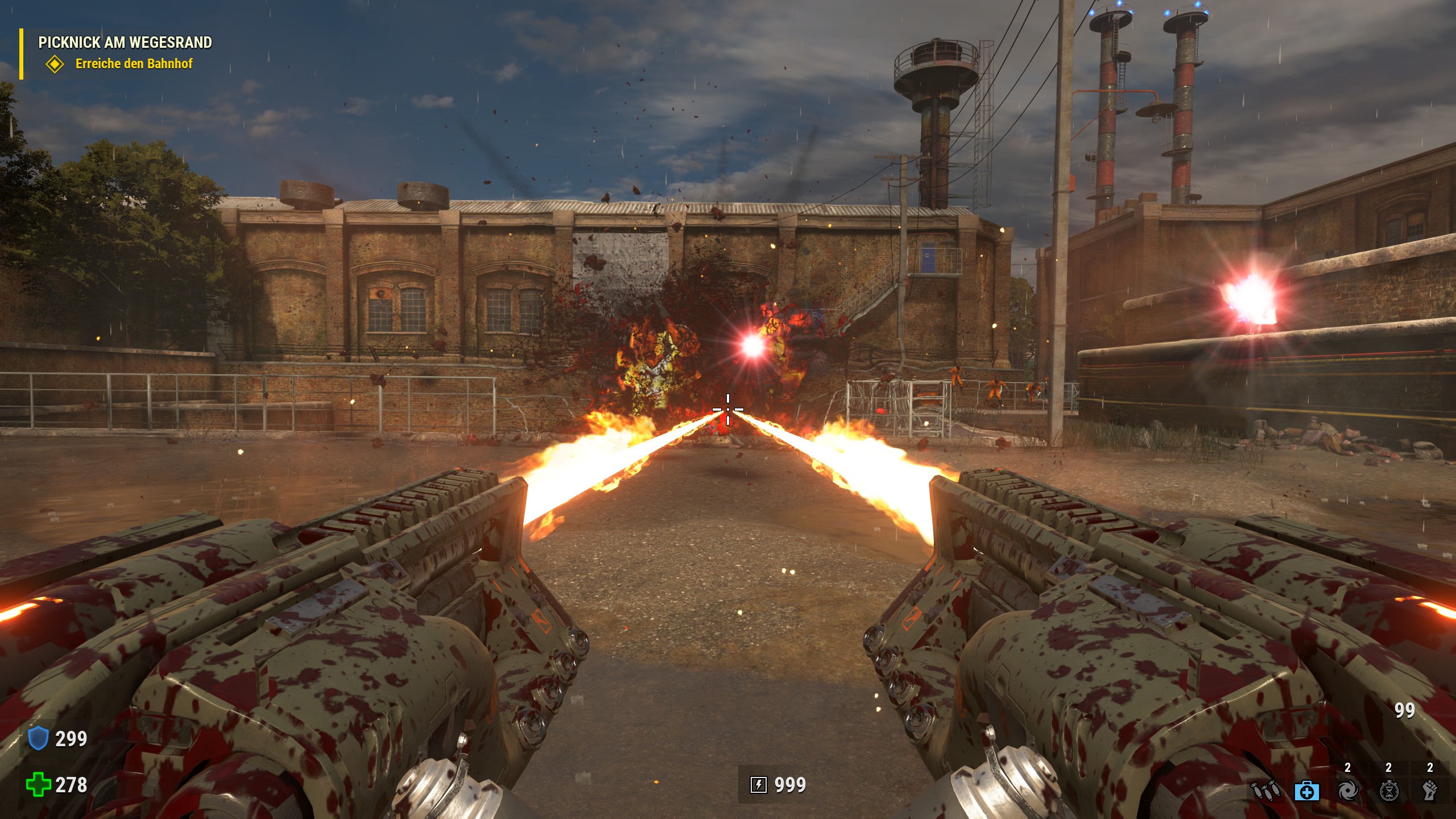
Task: Activate the fist rage serum gadget
Action: tap(1430, 791)
